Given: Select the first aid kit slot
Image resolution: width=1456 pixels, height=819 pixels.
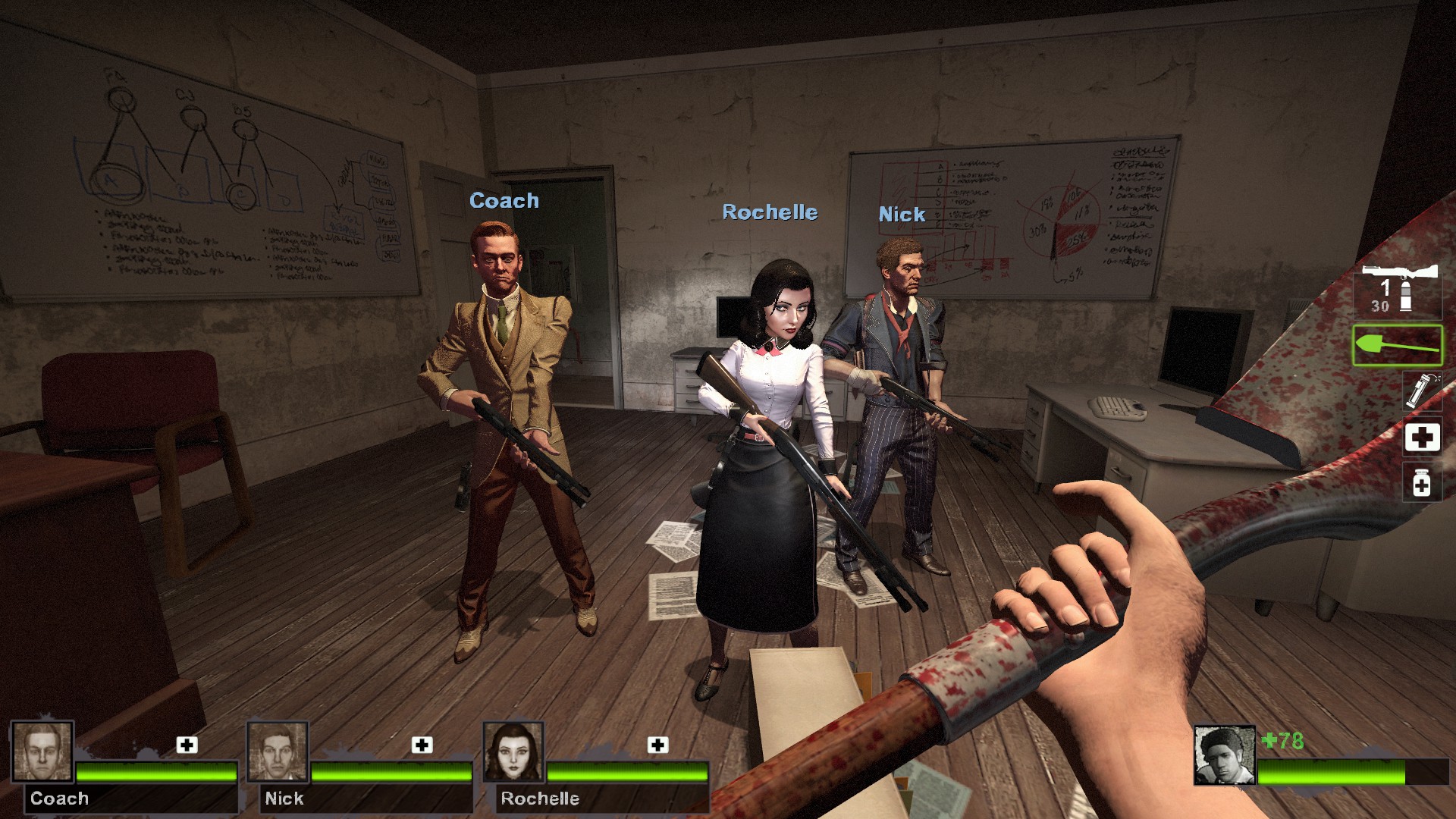Looking at the screenshot, I should (x=1422, y=438).
